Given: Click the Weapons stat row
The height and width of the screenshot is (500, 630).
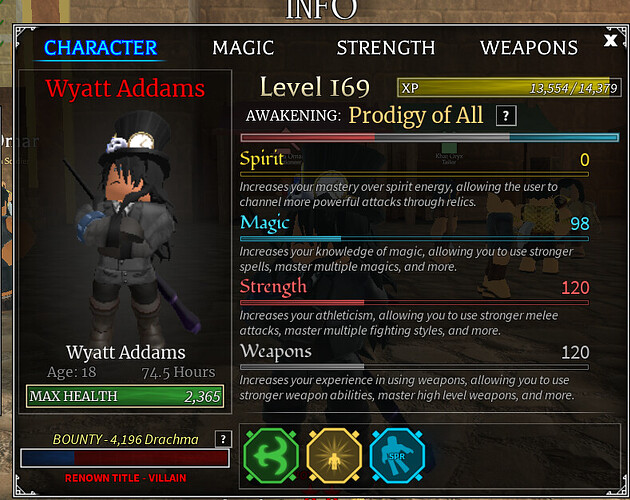Looking at the screenshot, I should click(414, 352).
